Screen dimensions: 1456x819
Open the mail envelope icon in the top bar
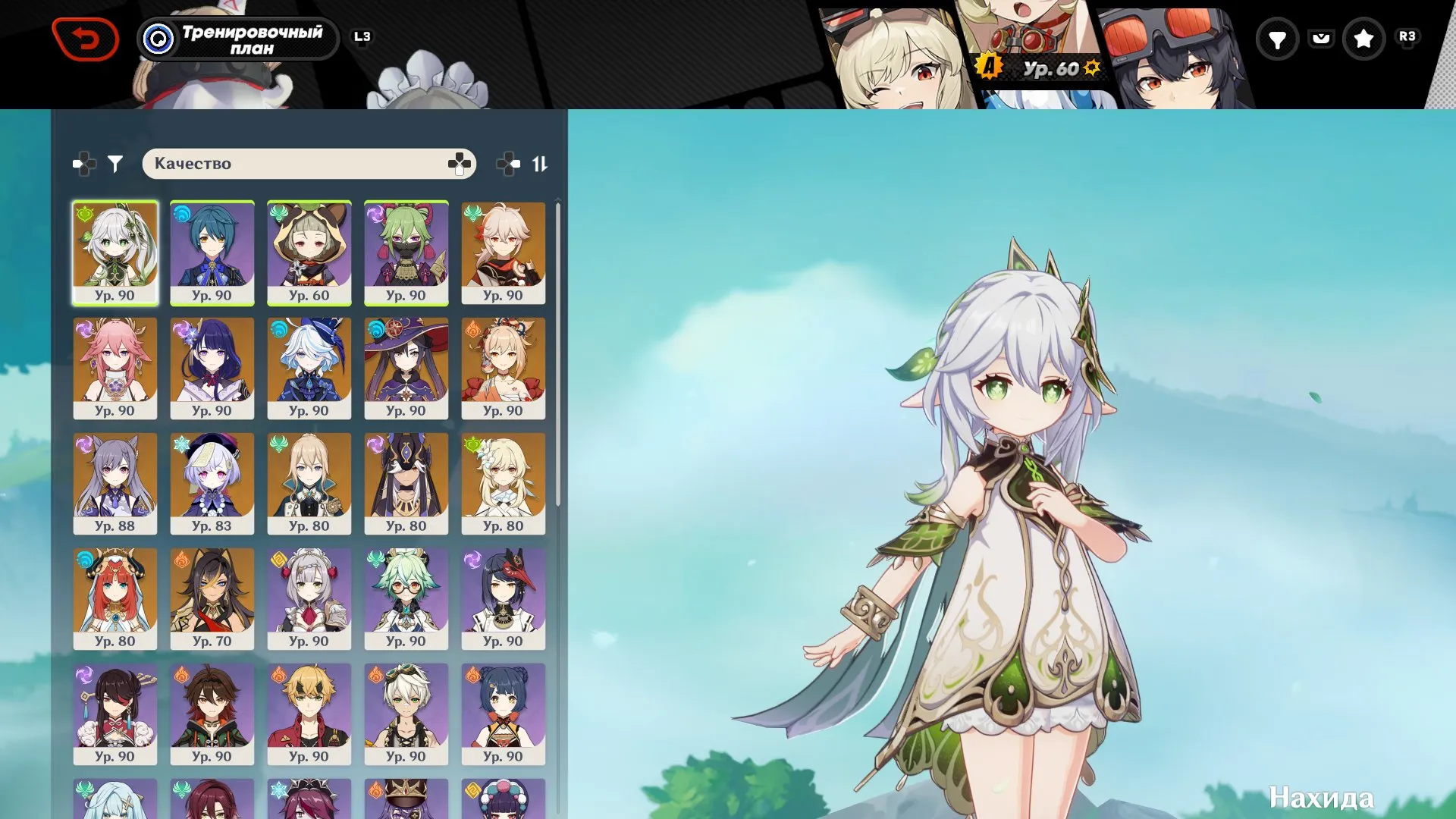[1322, 38]
